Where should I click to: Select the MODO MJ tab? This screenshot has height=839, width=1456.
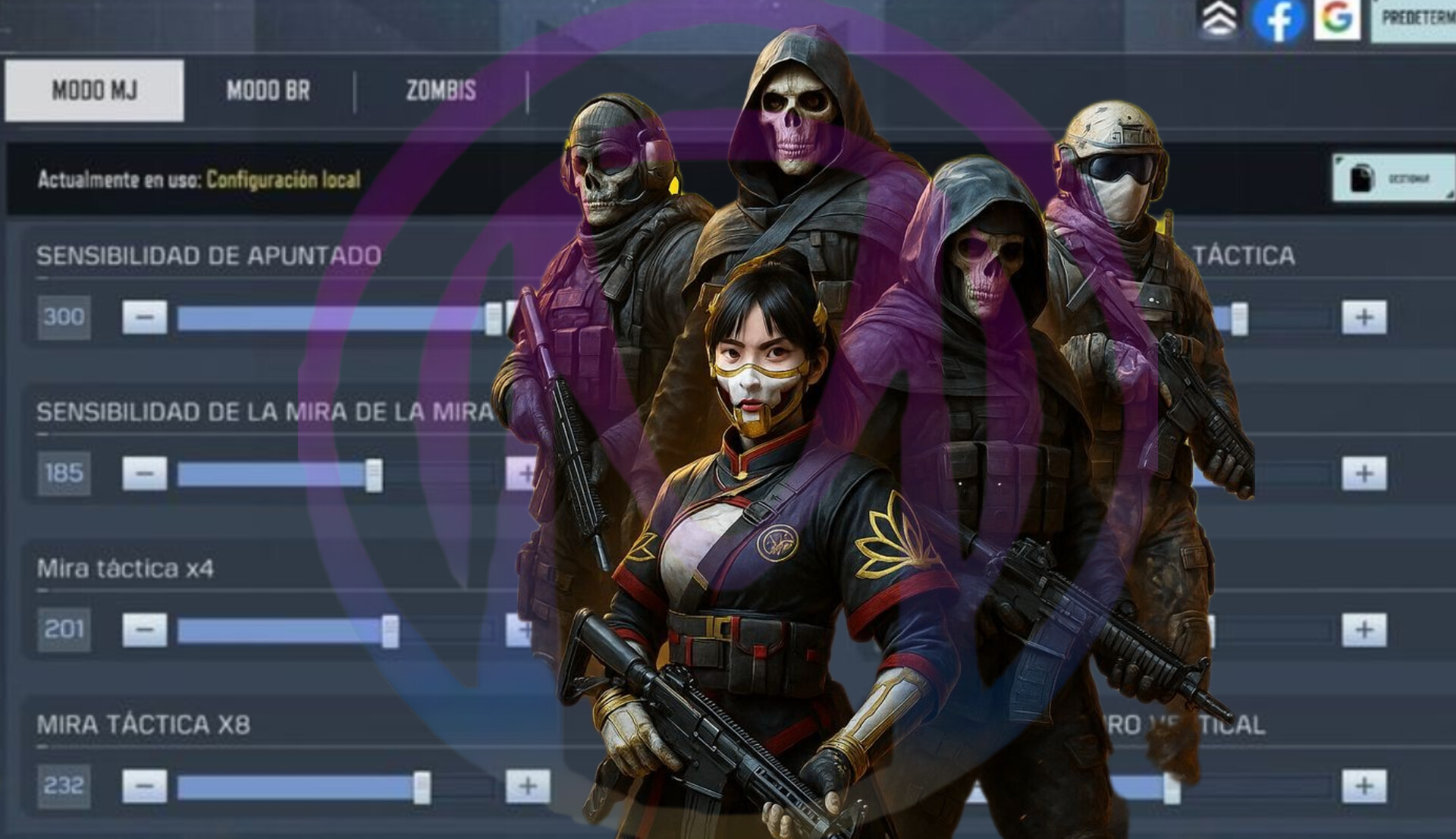pyautogui.click(x=94, y=91)
